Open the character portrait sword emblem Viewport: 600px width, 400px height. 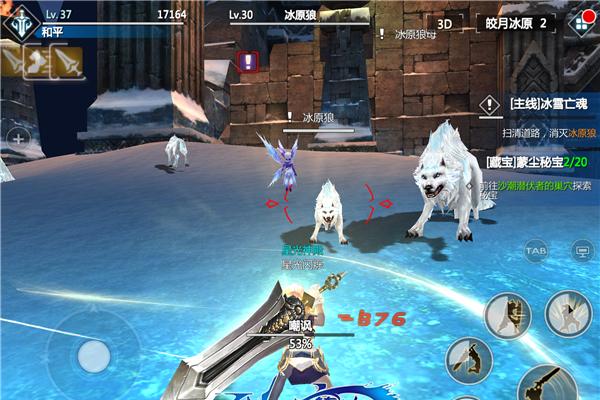(x=18, y=20)
